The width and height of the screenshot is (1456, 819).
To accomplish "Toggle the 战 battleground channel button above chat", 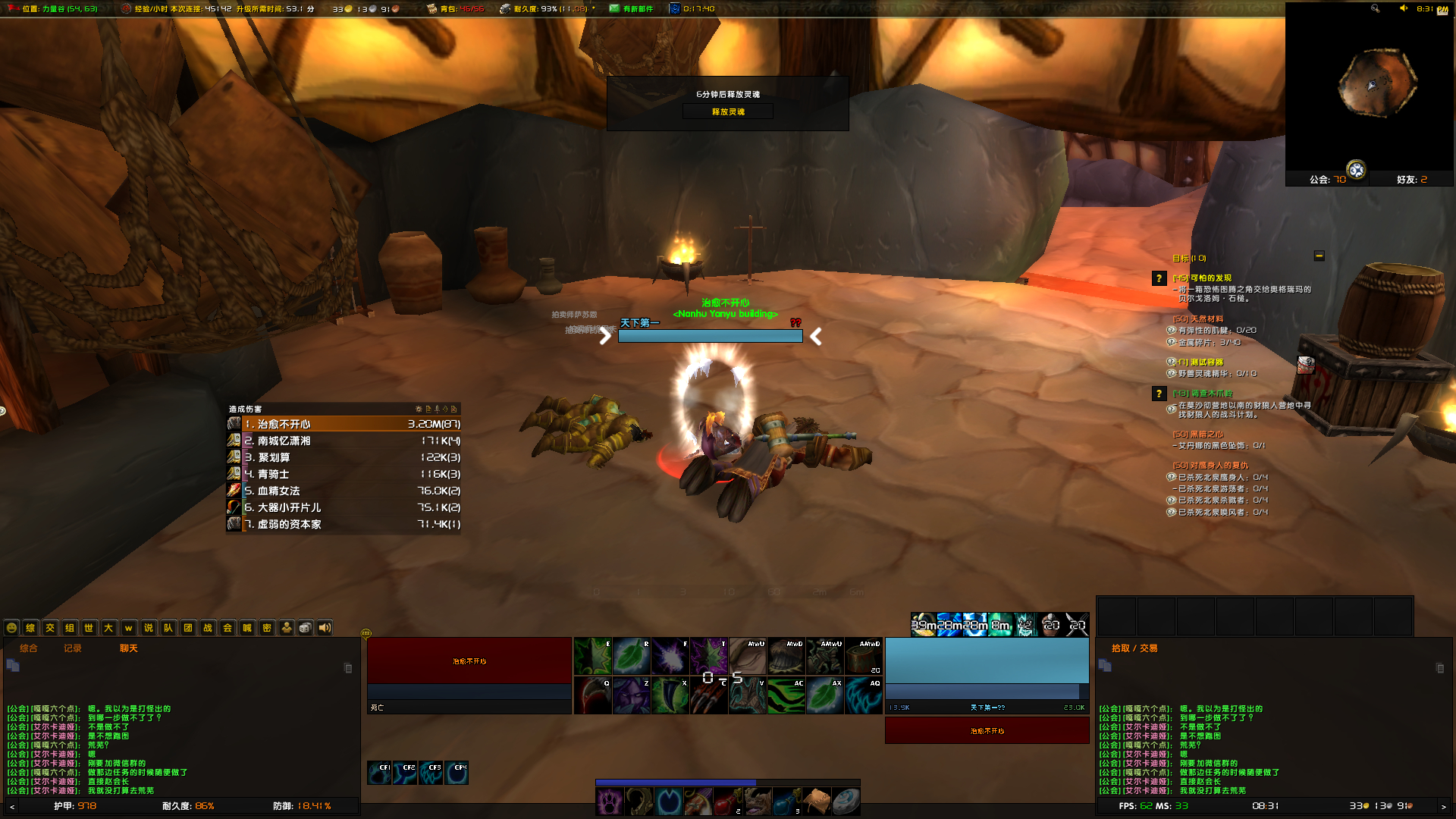I will tap(206, 628).
